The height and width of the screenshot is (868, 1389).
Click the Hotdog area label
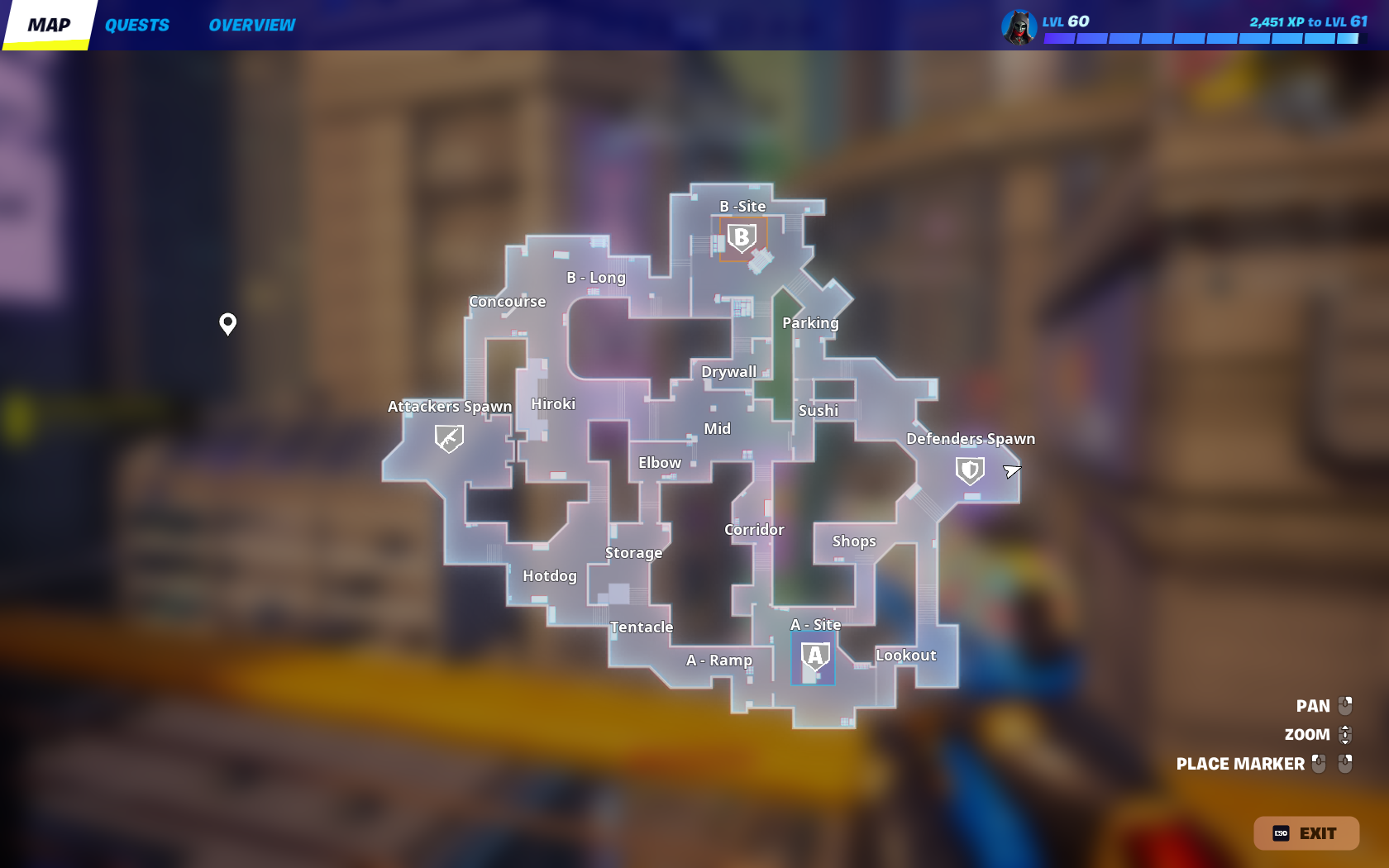coord(550,576)
